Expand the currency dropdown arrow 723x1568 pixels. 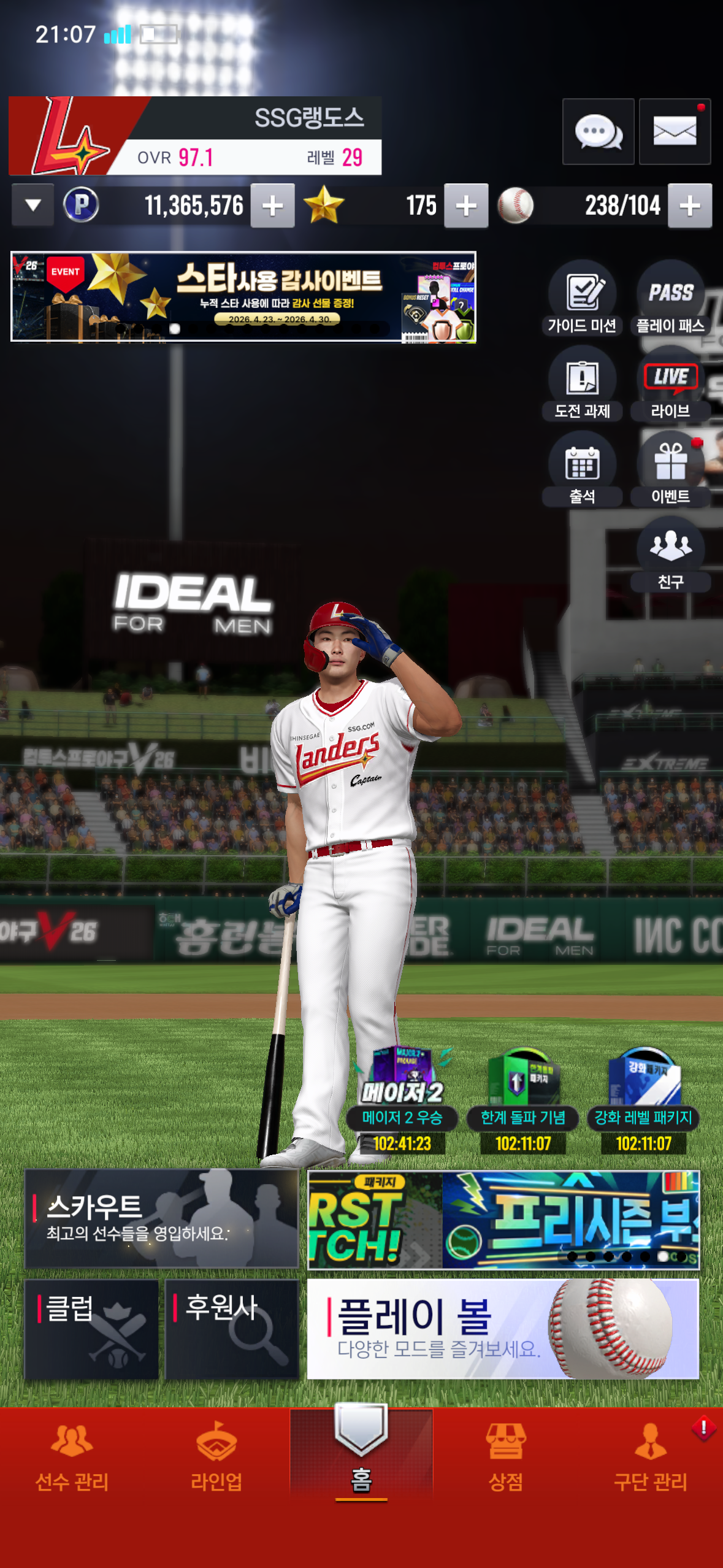(33, 206)
